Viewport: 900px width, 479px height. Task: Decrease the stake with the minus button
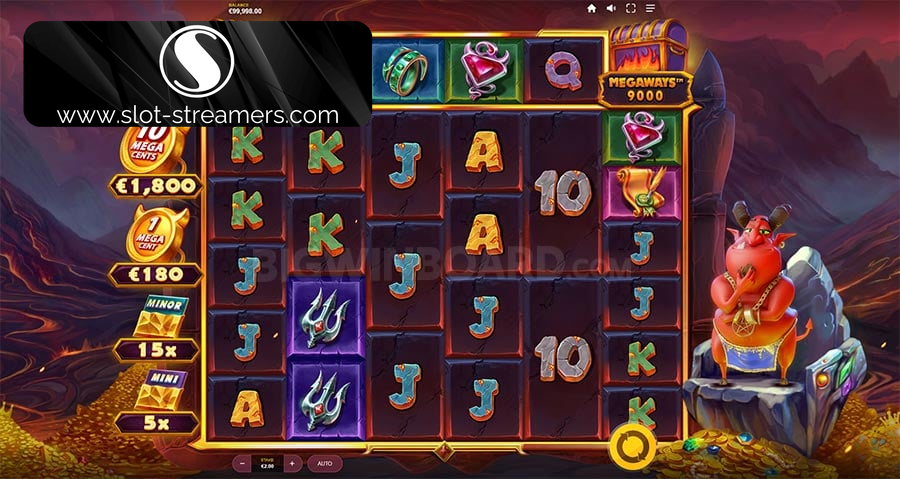pyautogui.click(x=243, y=464)
